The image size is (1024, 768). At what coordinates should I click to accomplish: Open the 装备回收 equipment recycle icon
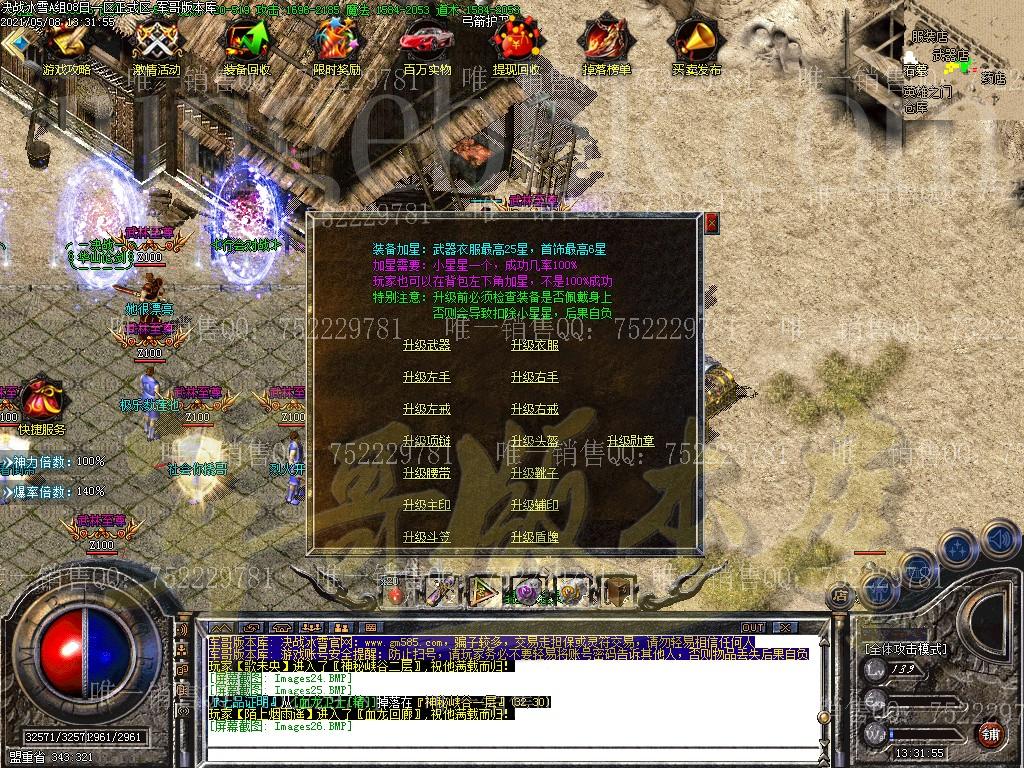click(x=246, y=46)
